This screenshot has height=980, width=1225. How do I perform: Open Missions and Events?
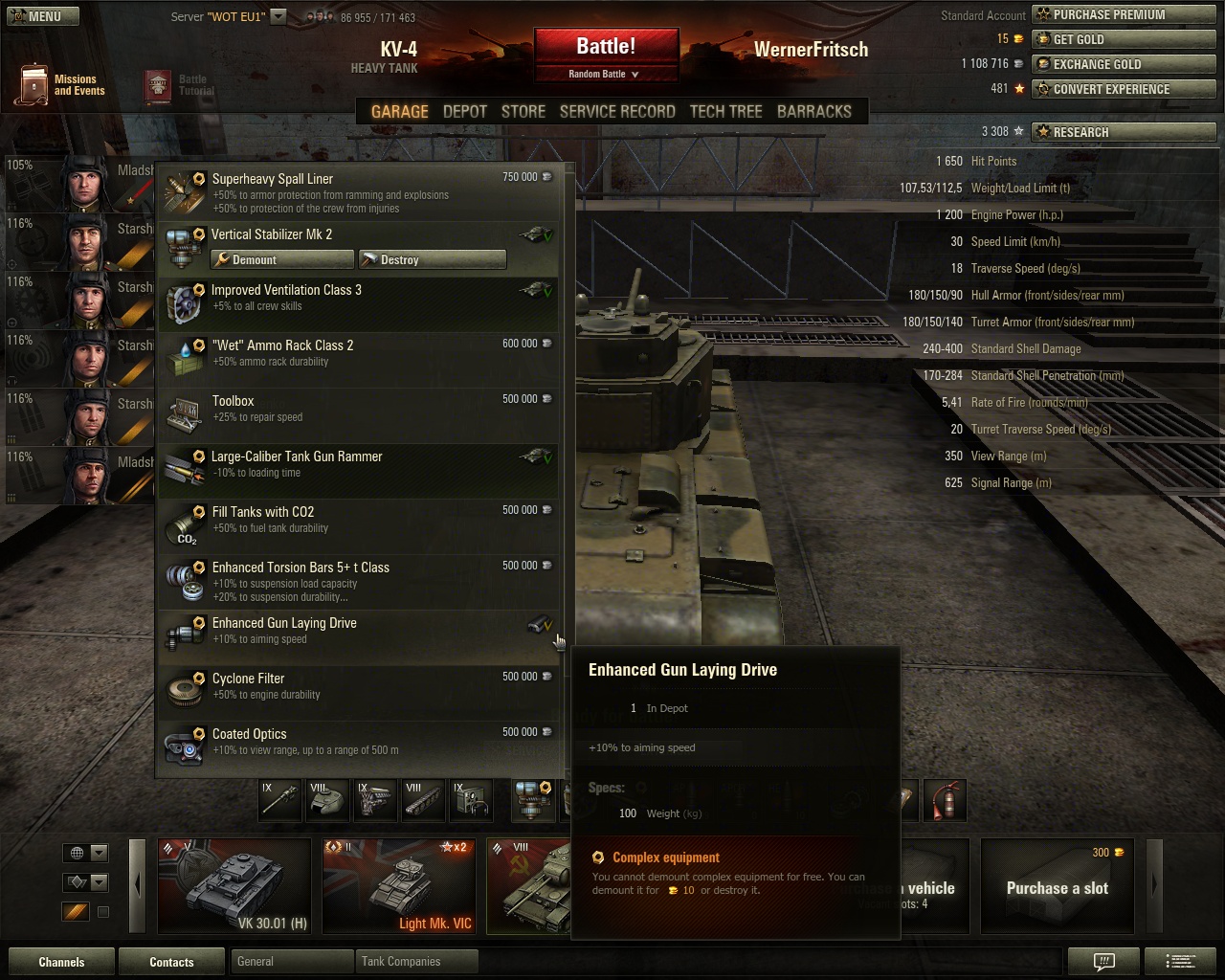[x=60, y=85]
